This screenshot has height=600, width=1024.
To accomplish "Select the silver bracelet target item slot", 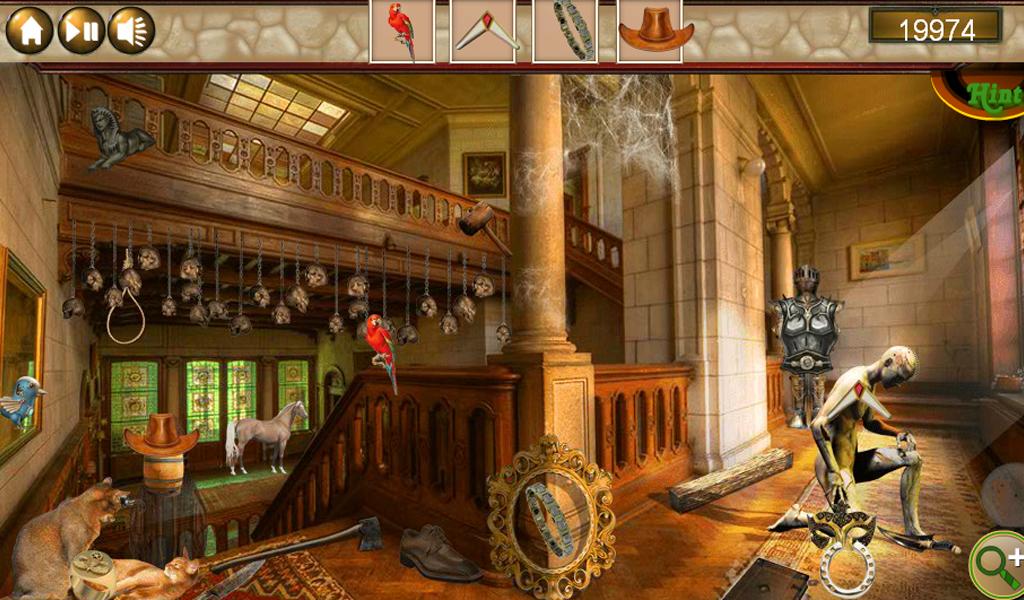I will point(565,31).
